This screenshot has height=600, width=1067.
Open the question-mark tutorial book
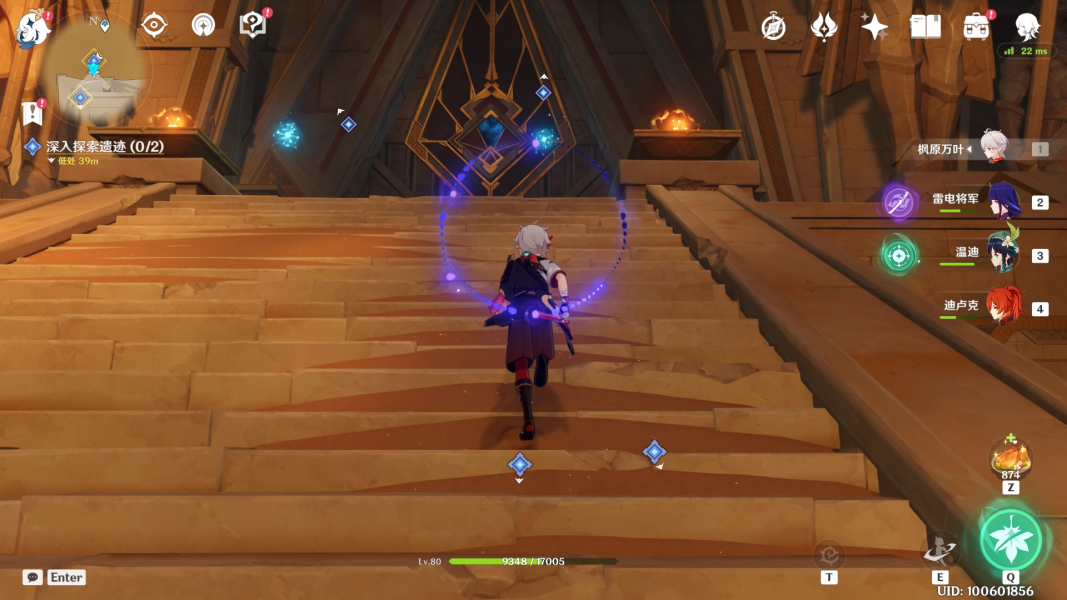pos(253,25)
